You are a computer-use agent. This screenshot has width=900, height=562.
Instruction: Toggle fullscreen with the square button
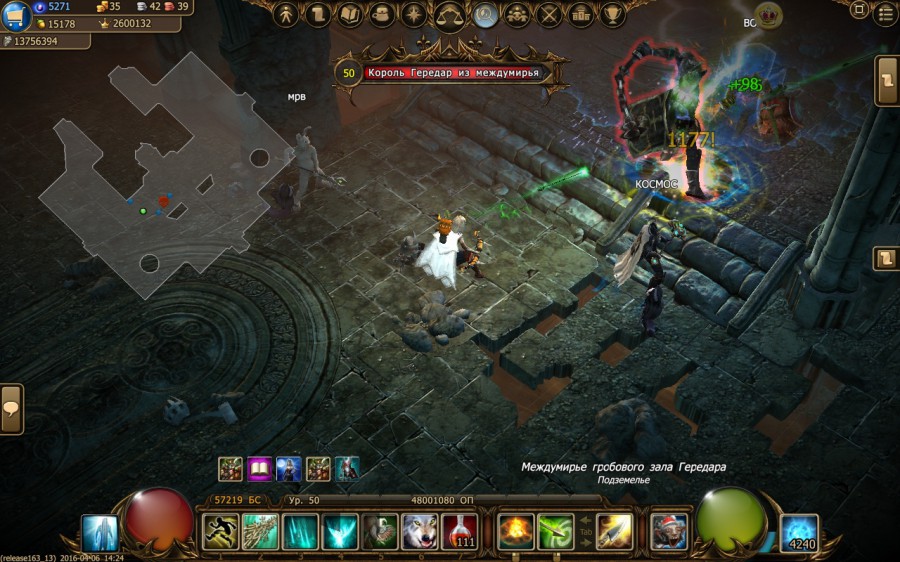click(859, 11)
